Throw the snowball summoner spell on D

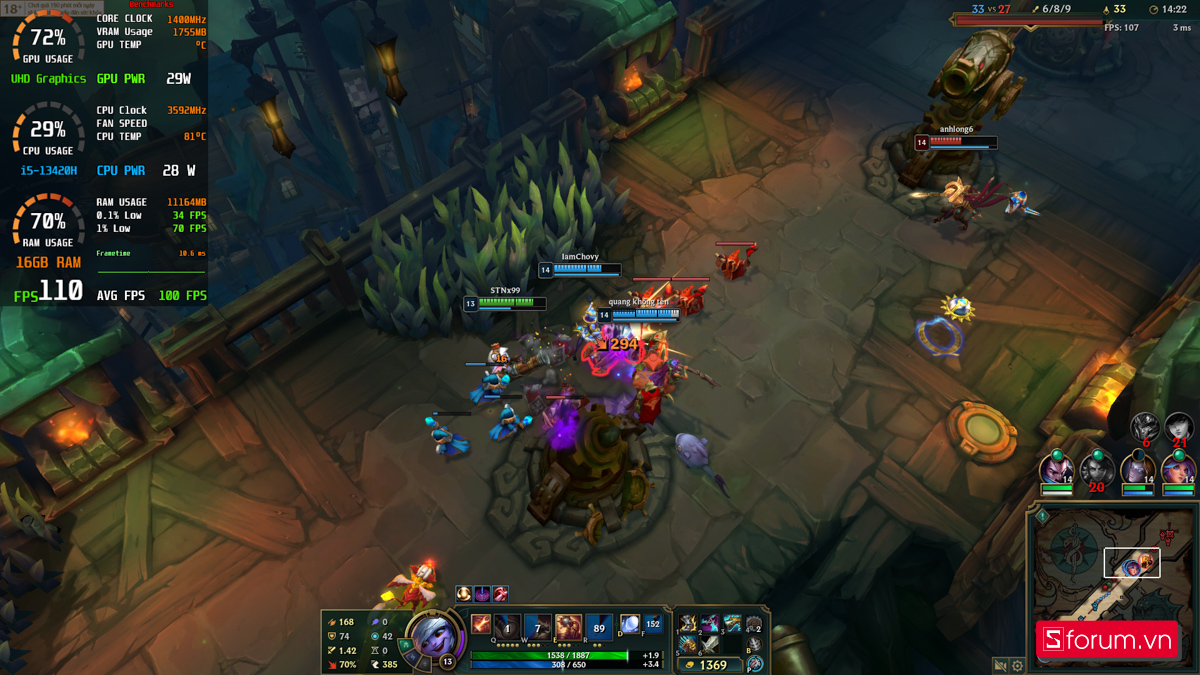coord(630,624)
